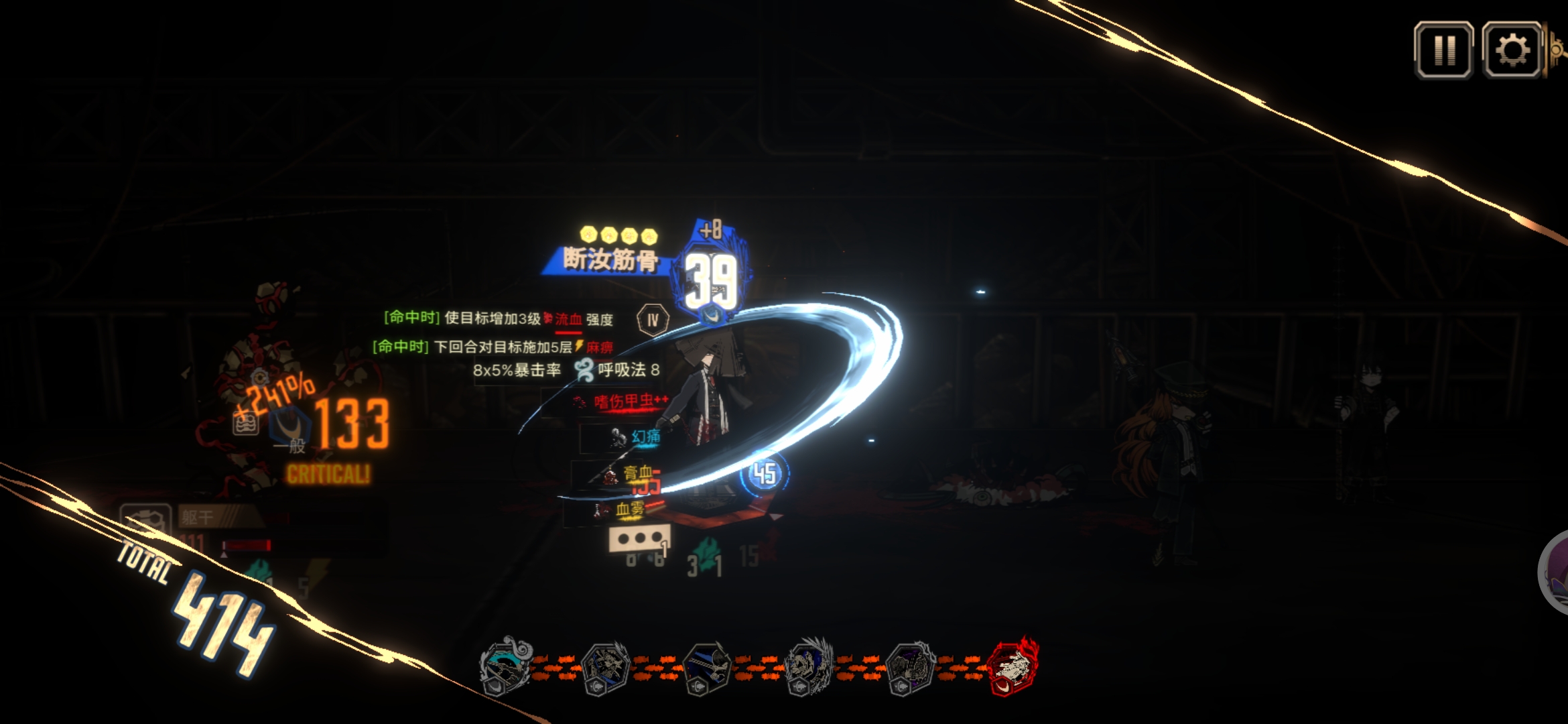Select the teal-tinted skill icon in the chain
1568x724 pixels.
tap(506, 667)
